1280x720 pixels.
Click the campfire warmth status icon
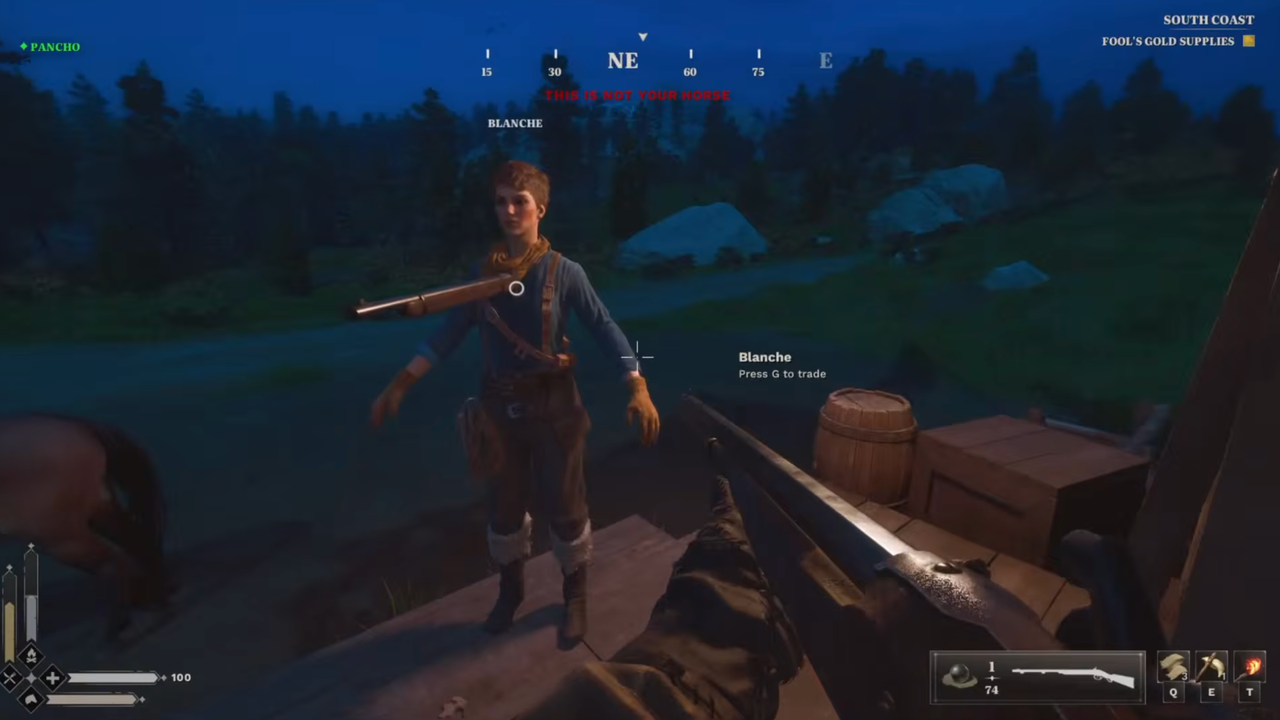[x=31, y=655]
